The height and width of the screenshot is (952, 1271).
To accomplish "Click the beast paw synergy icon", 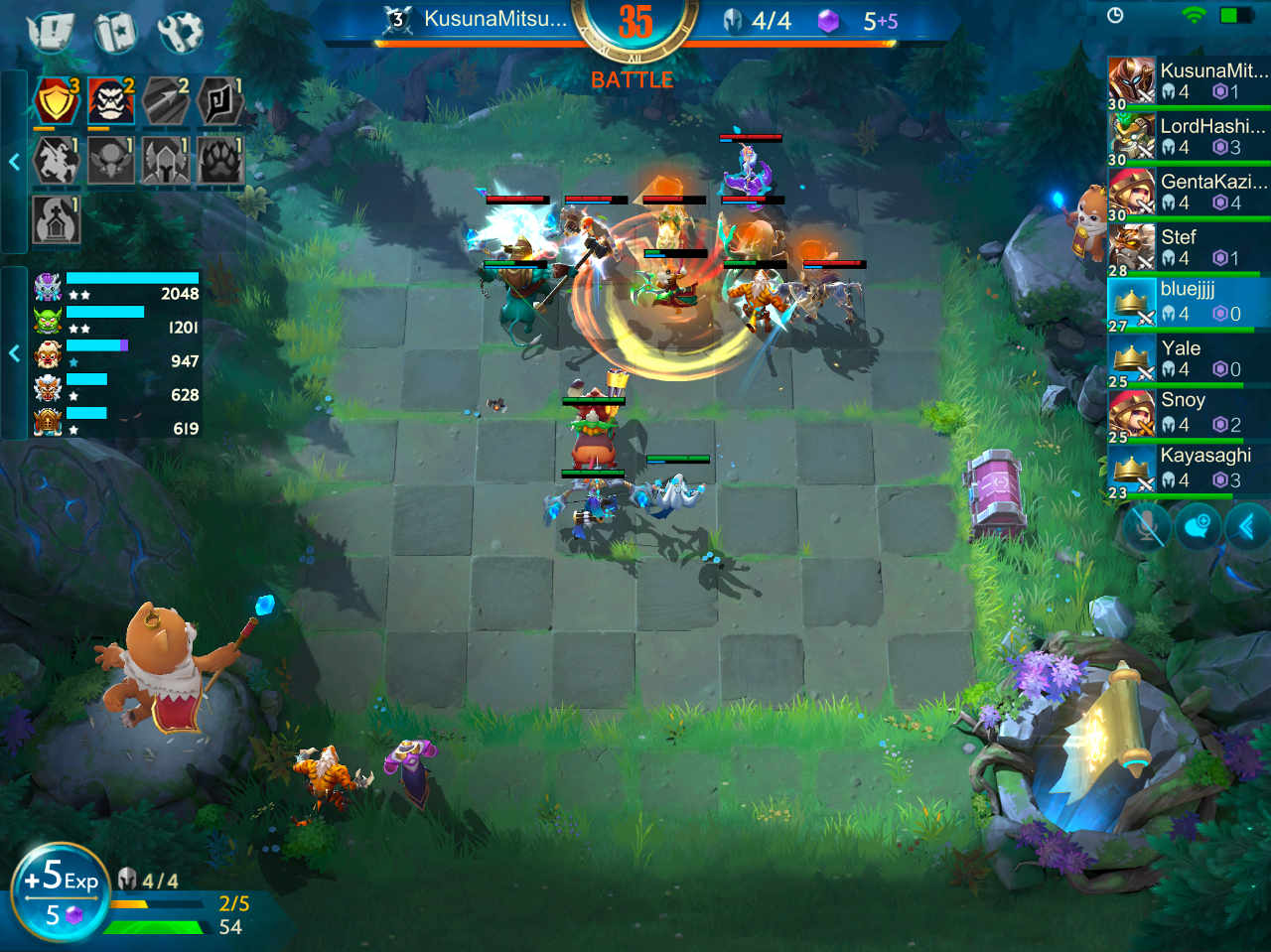I will point(220,161).
